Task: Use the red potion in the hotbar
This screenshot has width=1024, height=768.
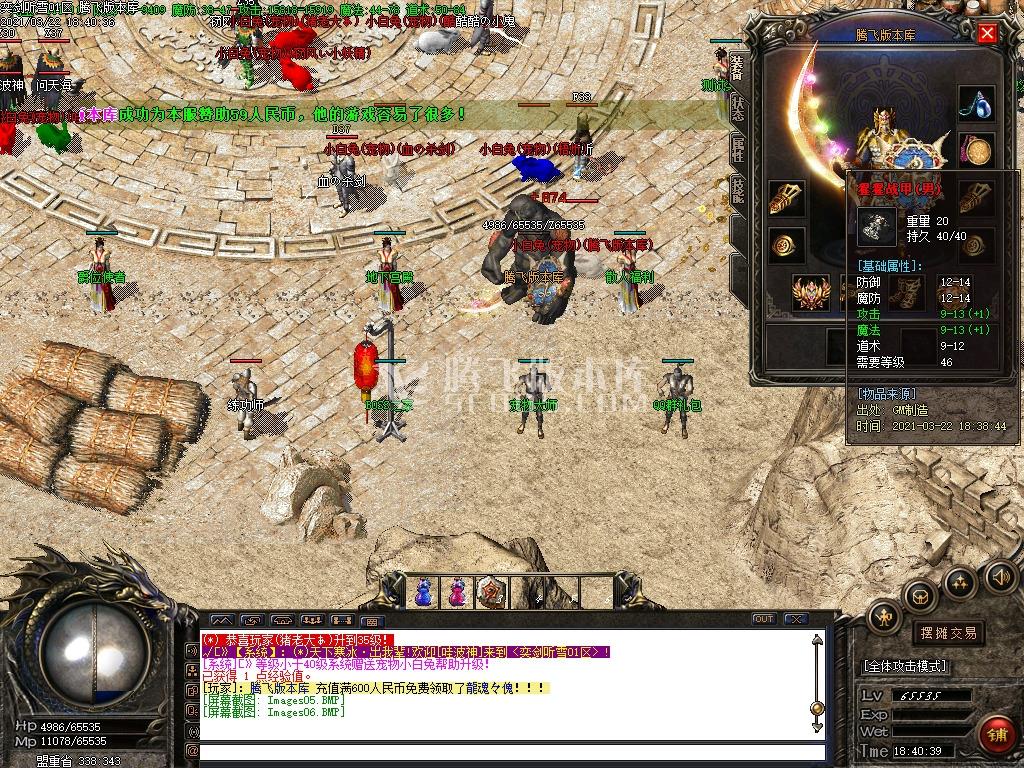Action: [x=457, y=592]
